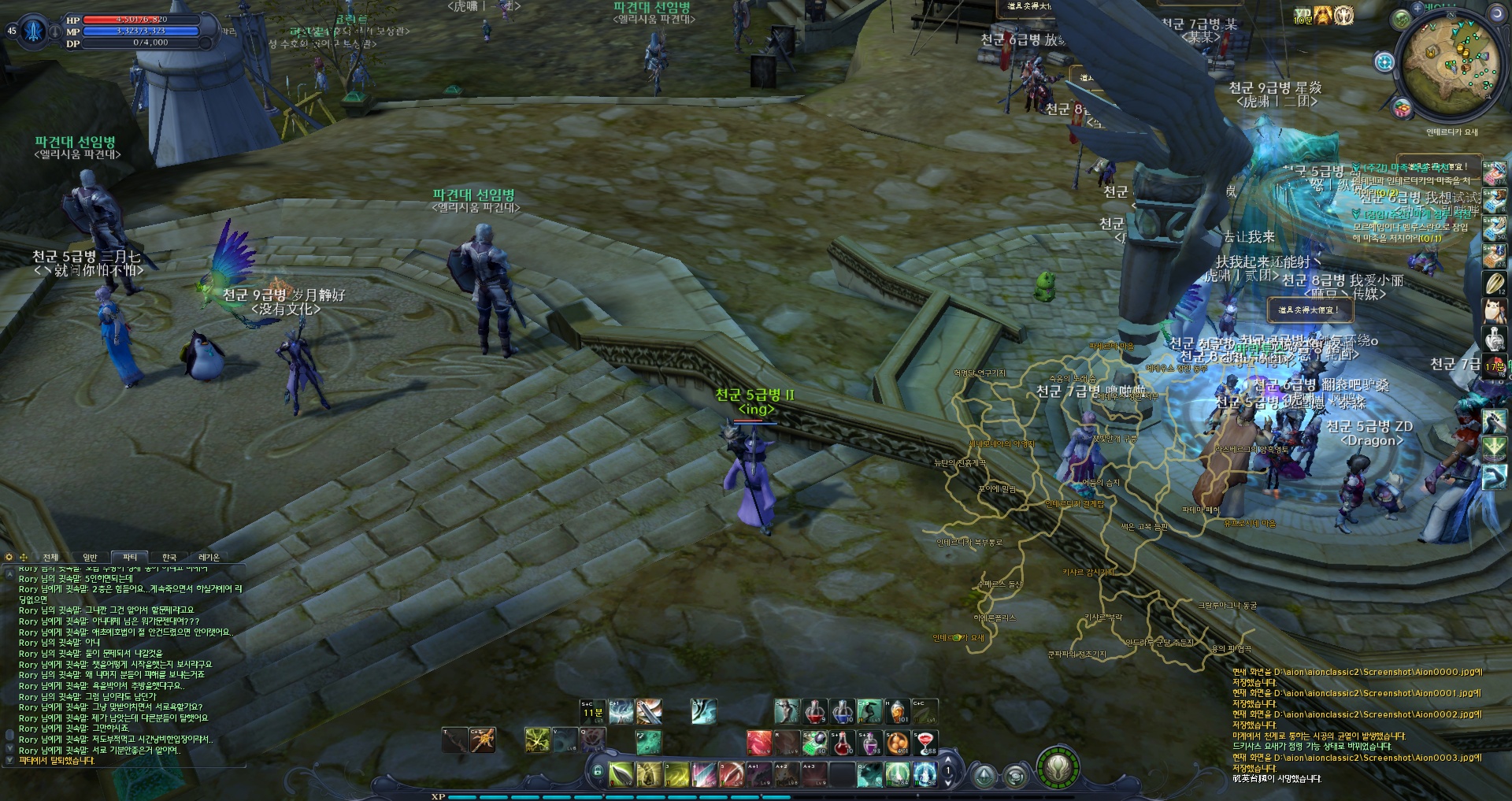Switch to the 전체 chat tab
Viewport: 1512px width, 801px height.
pos(50,558)
